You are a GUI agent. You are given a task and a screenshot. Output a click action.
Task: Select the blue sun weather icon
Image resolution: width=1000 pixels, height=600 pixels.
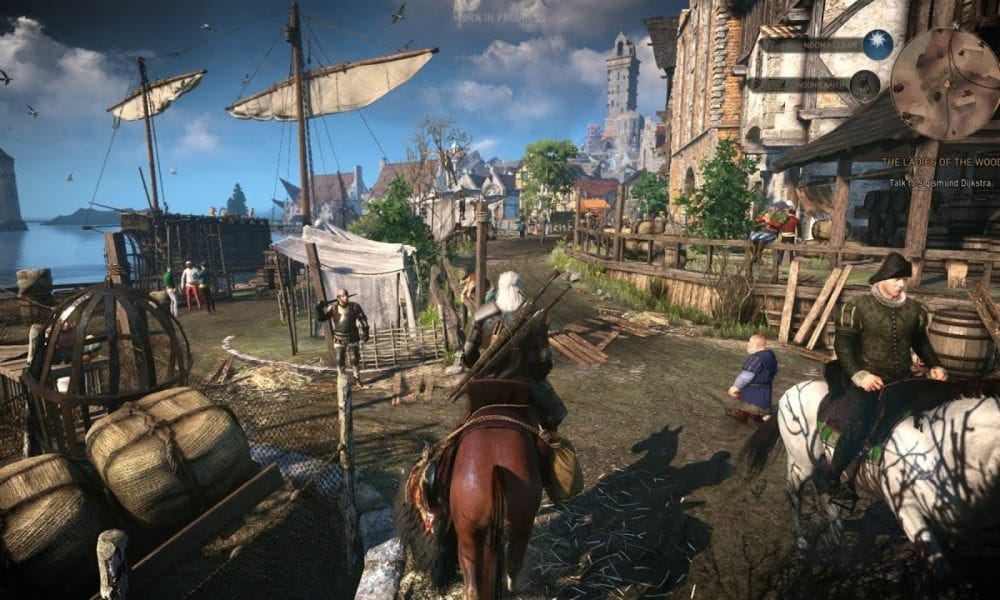coord(878,45)
